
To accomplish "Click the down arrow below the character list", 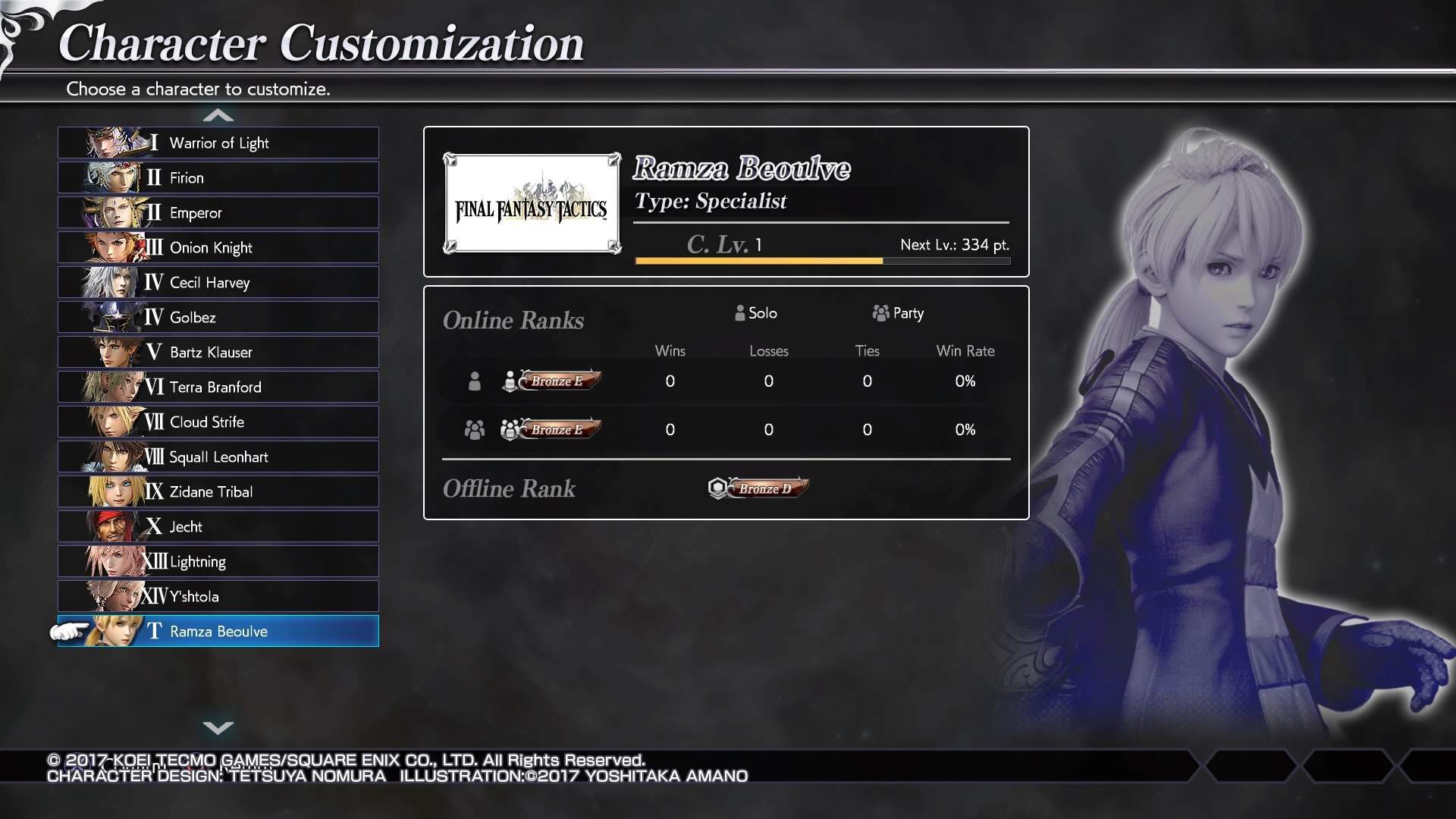I will [x=218, y=727].
